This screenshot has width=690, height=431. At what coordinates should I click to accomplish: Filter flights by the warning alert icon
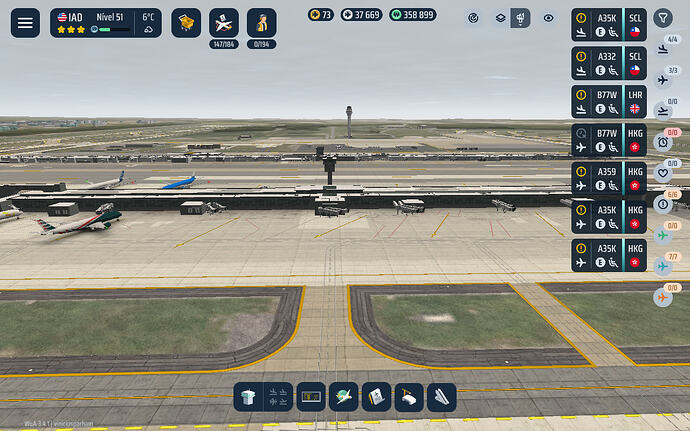[663, 204]
